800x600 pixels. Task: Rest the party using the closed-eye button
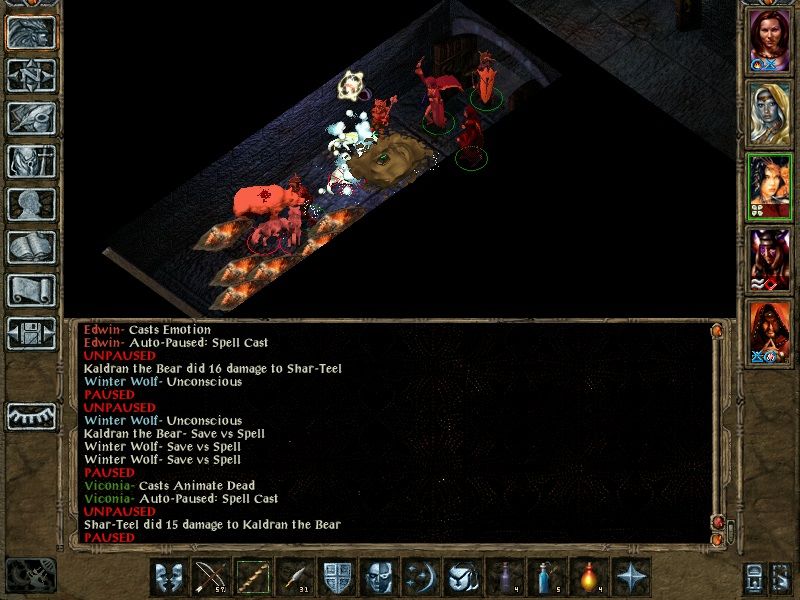pyautogui.click(x=30, y=415)
